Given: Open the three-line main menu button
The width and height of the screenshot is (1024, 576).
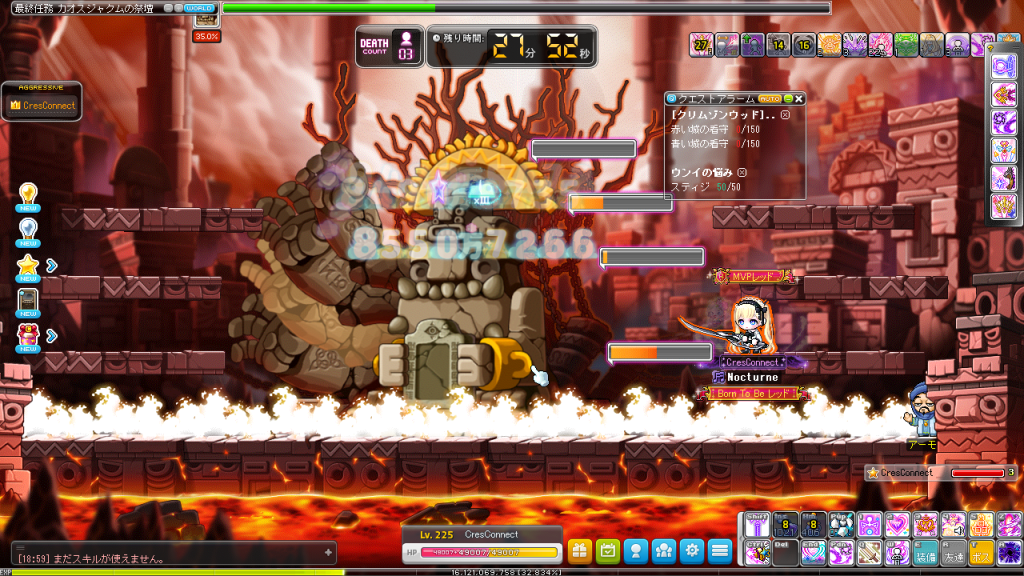Looking at the screenshot, I should (x=720, y=550).
